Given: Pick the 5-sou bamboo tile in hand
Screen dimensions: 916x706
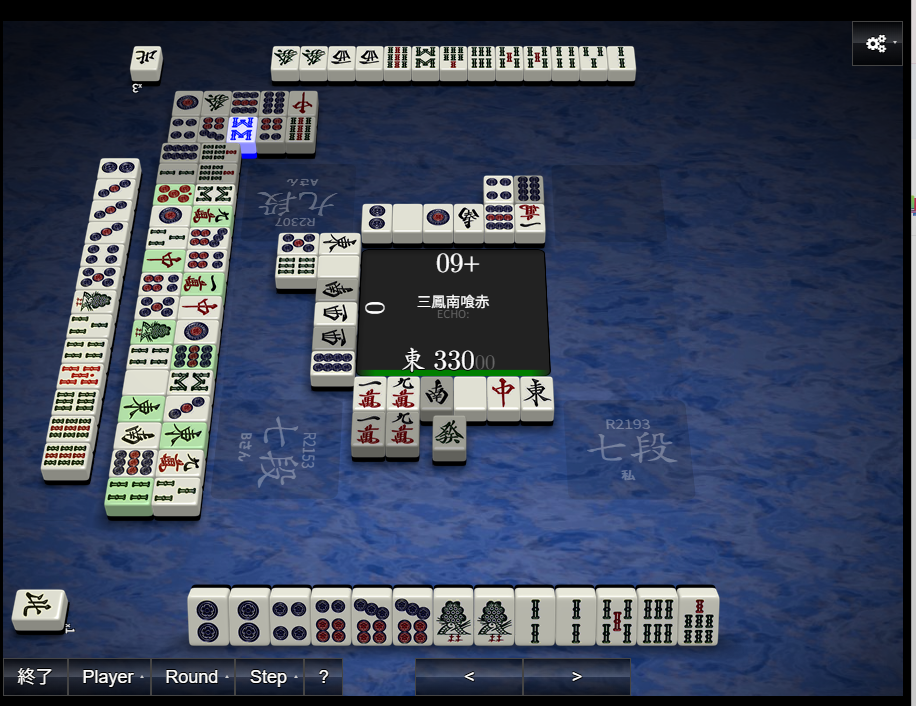Looking at the screenshot, I should [x=616, y=616].
